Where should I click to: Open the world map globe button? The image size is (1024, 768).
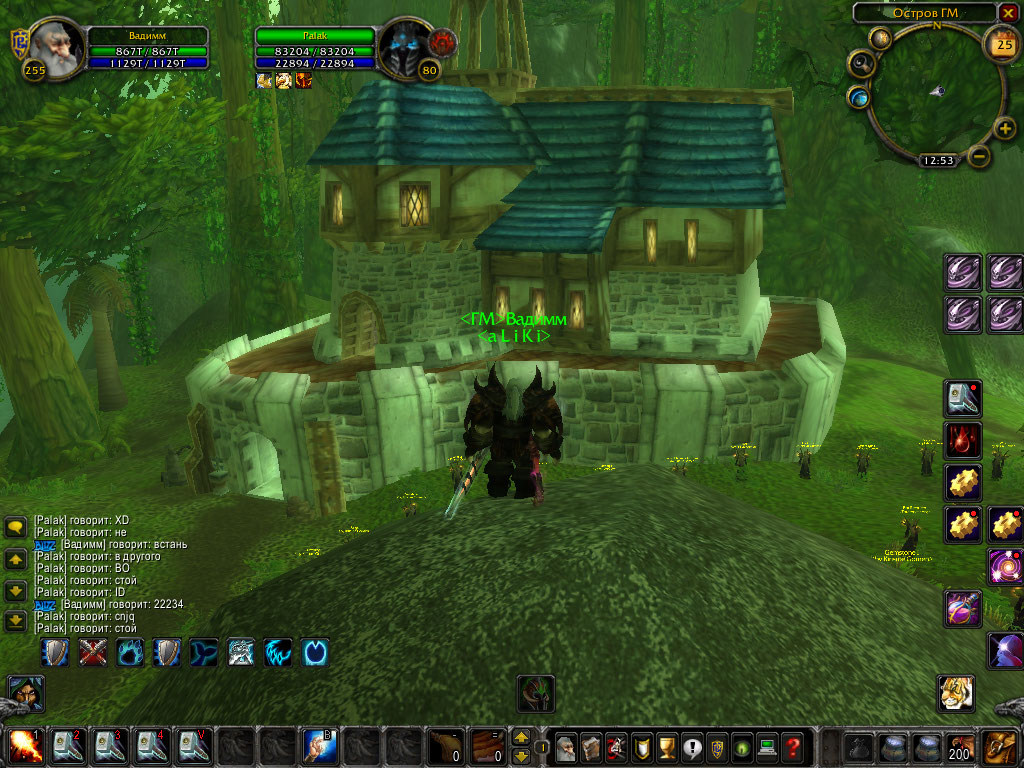pos(858,97)
